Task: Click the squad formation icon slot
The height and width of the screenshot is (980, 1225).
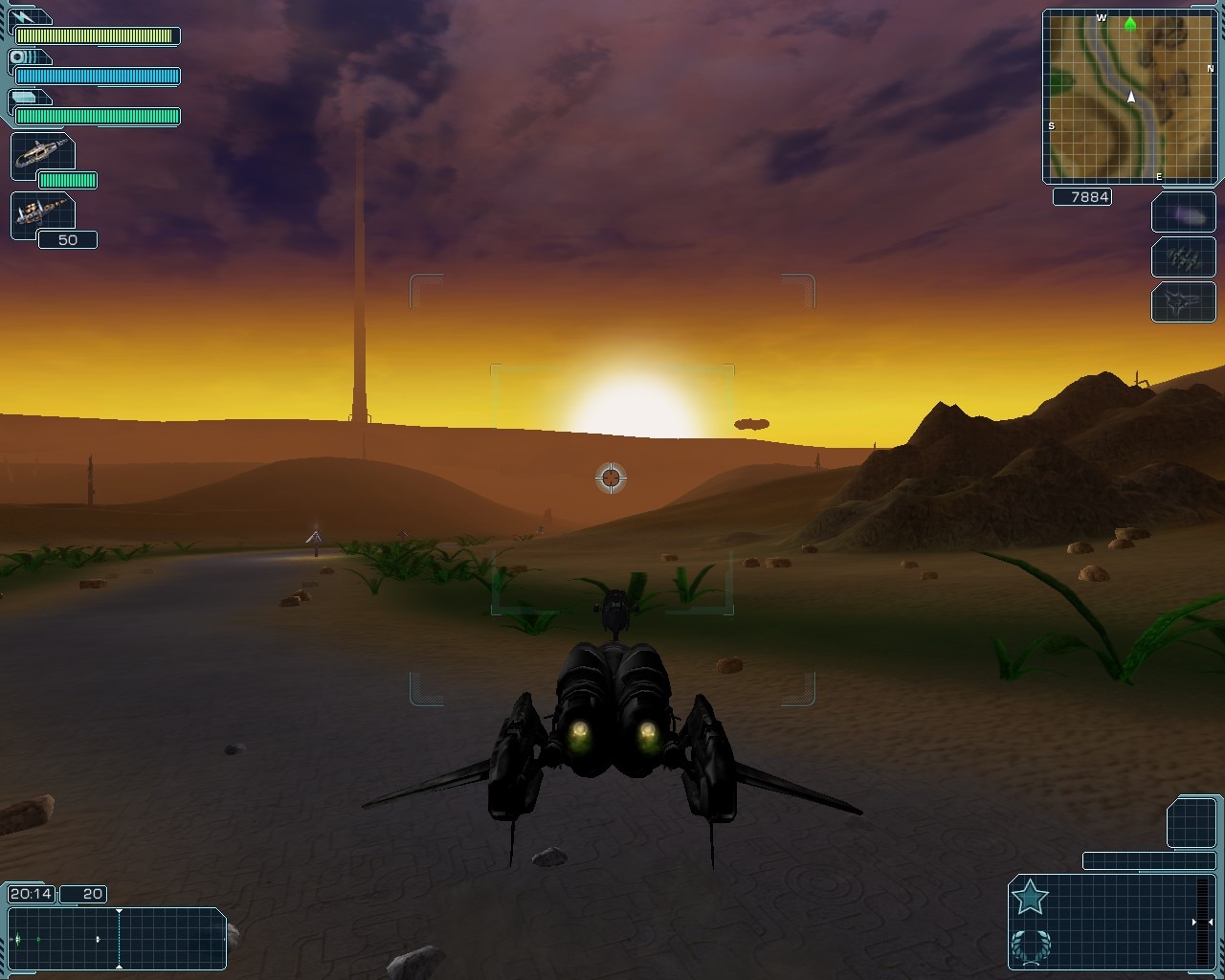Action: pyautogui.click(x=1183, y=257)
